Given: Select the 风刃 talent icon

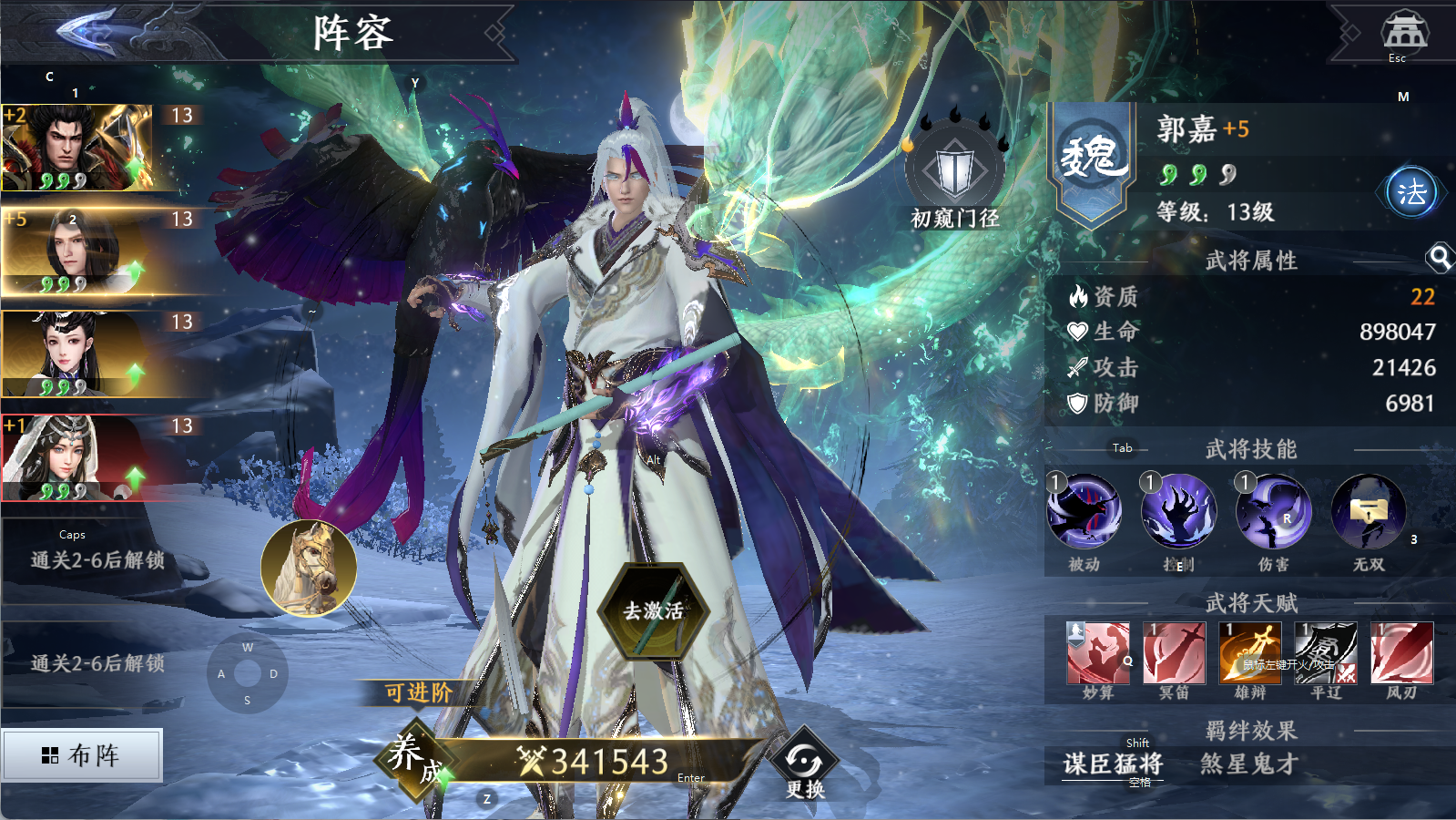Looking at the screenshot, I should tap(1401, 652).
